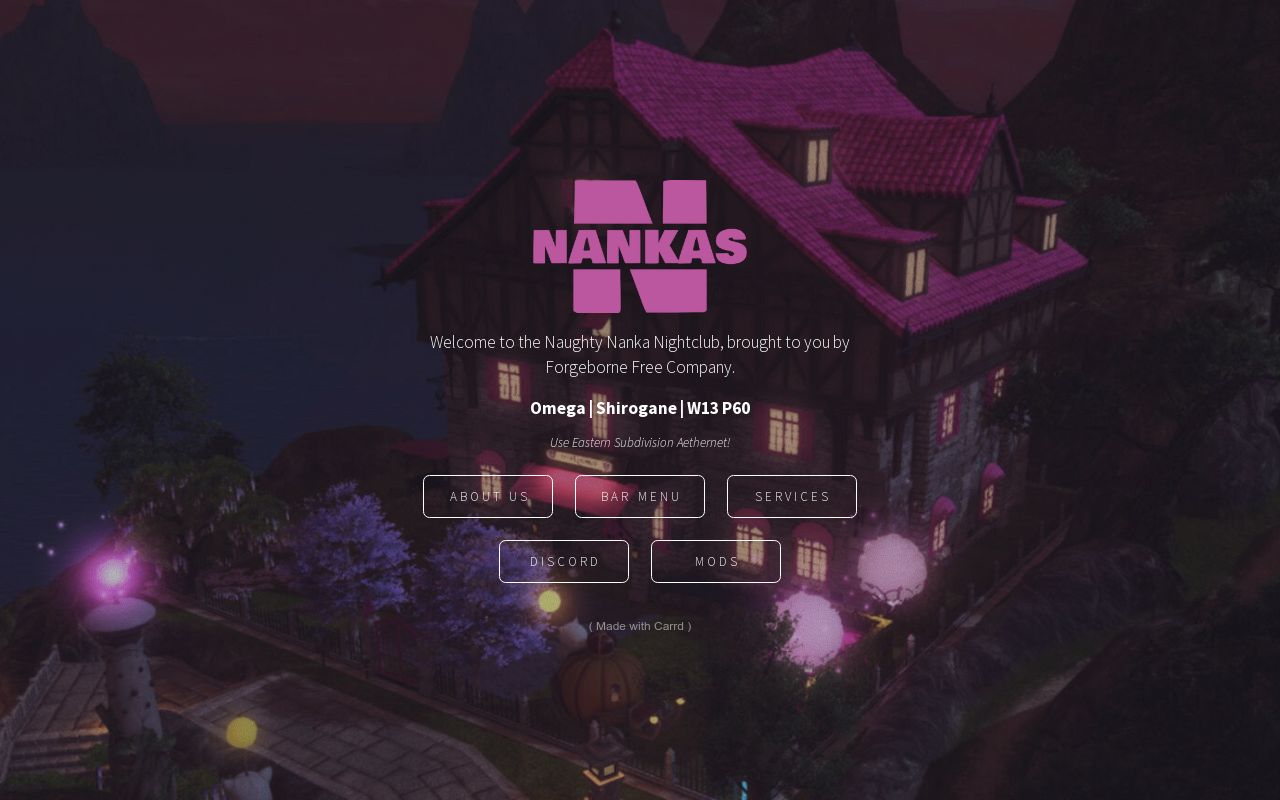Select the W13 P60 plot designation
The height and width of the screenshot is (800, 1280).
[718, 408]
